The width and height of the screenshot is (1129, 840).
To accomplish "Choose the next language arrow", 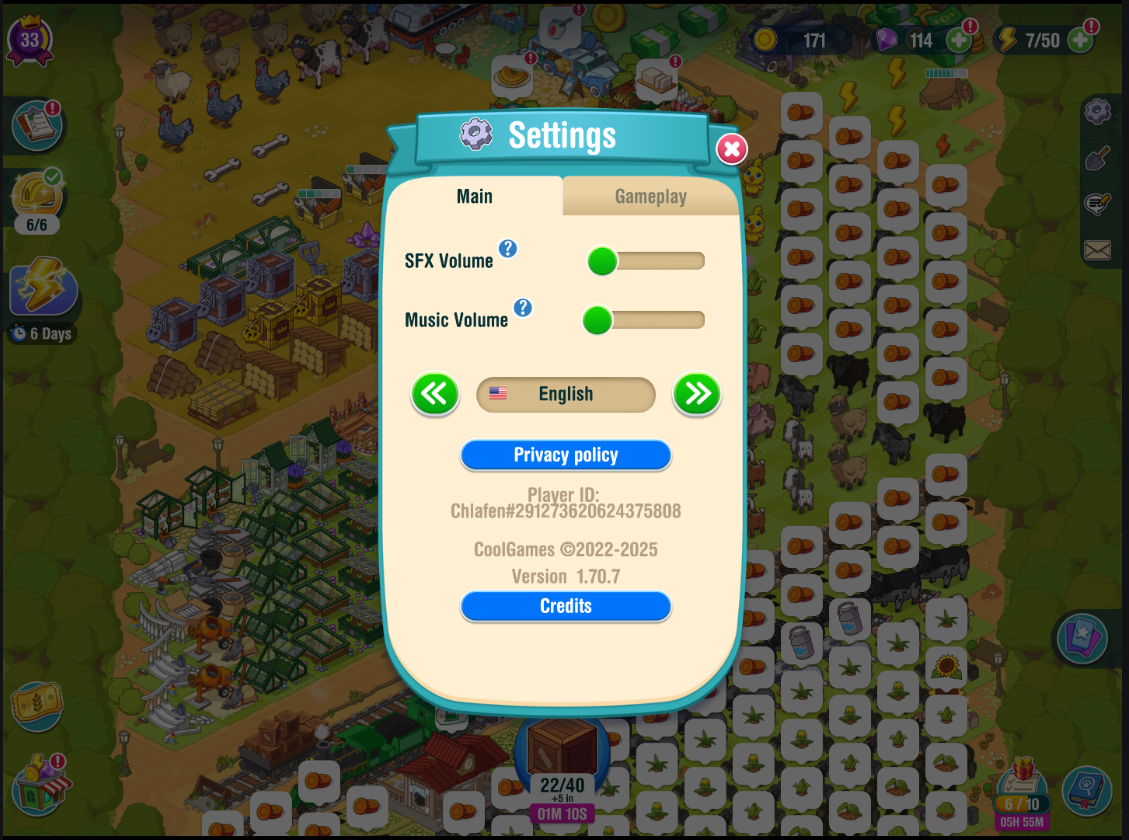I will coord(696,394).
